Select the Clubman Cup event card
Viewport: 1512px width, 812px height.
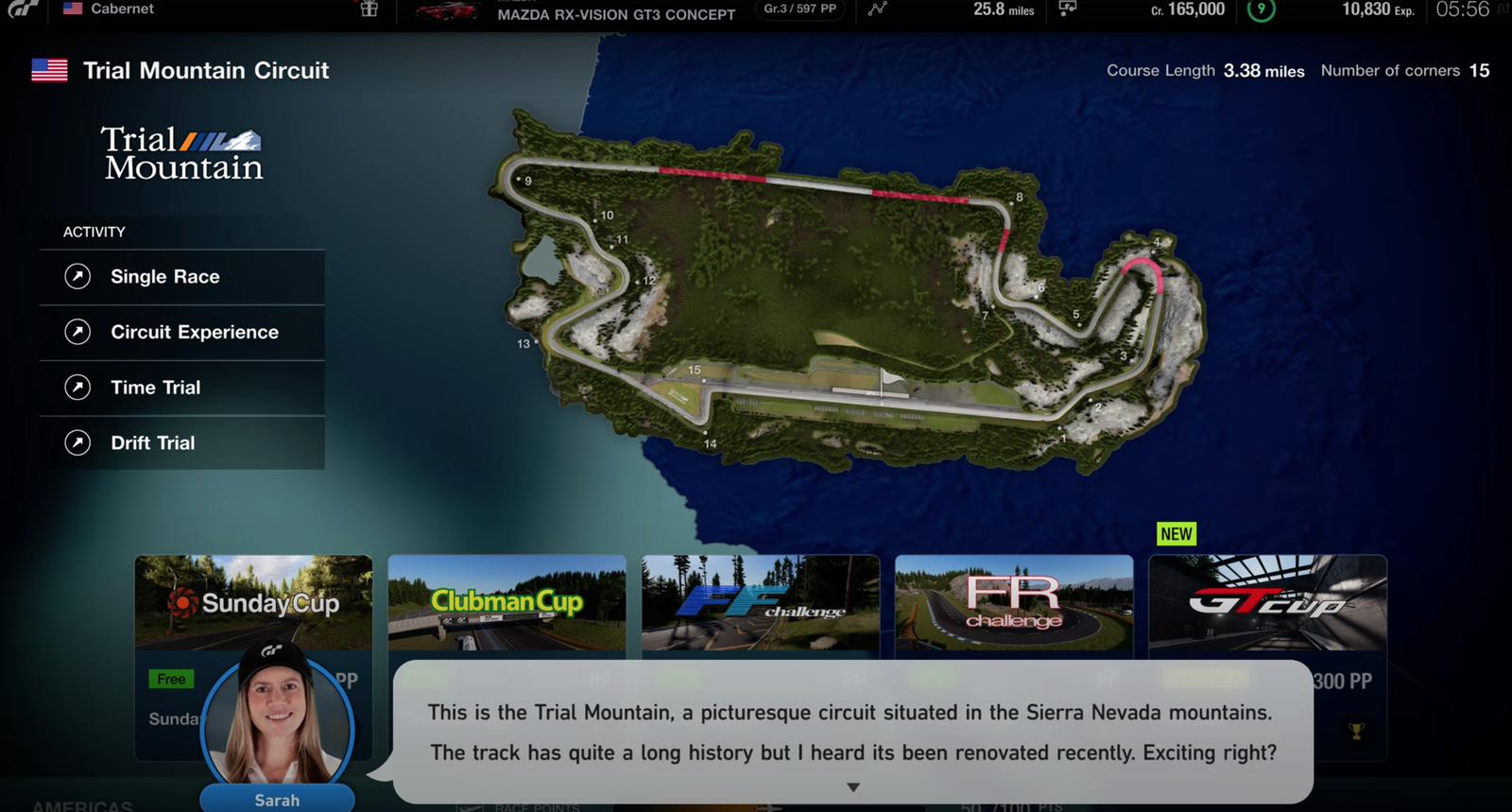click(507, 602)
